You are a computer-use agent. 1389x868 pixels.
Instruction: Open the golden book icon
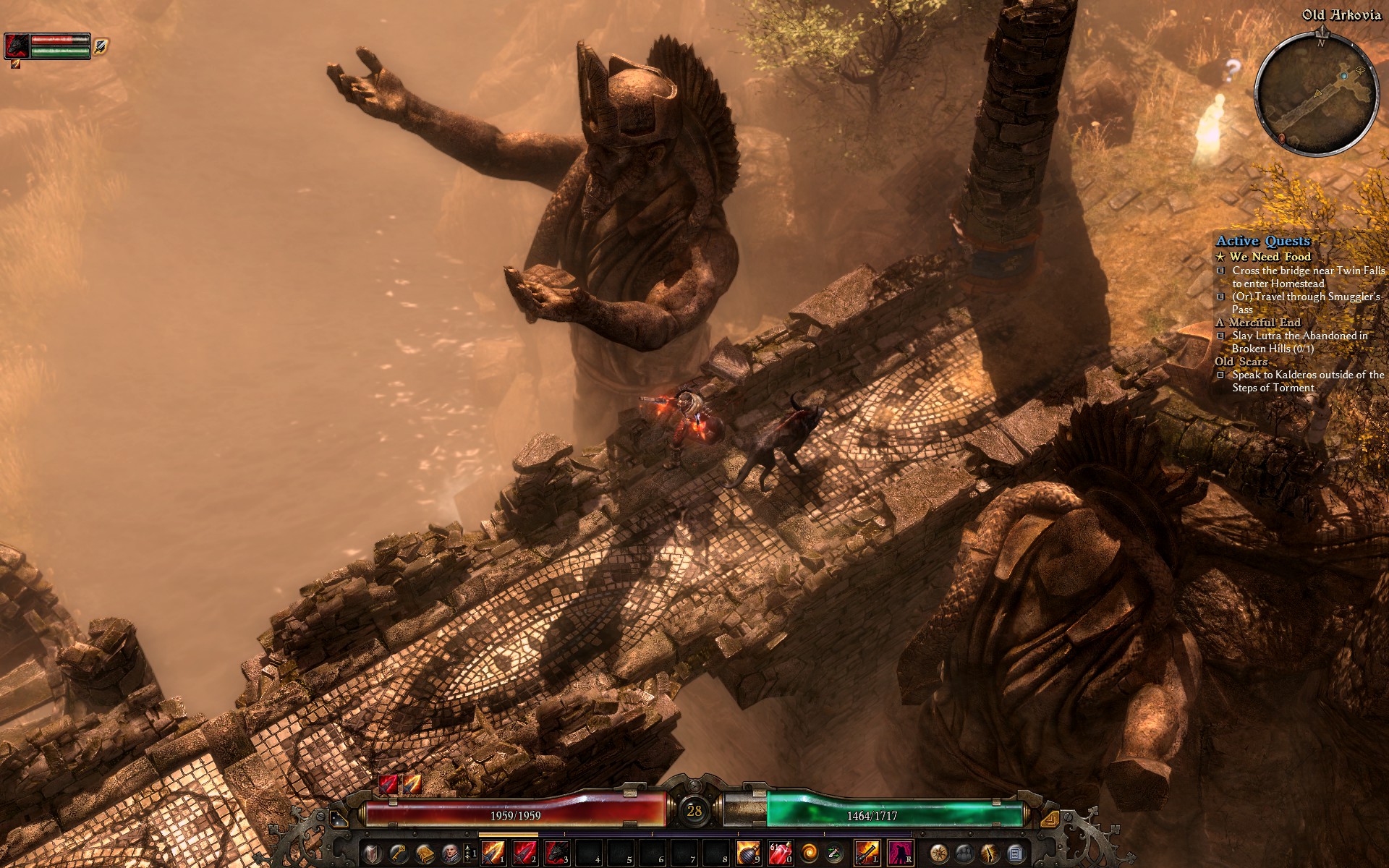424,854
